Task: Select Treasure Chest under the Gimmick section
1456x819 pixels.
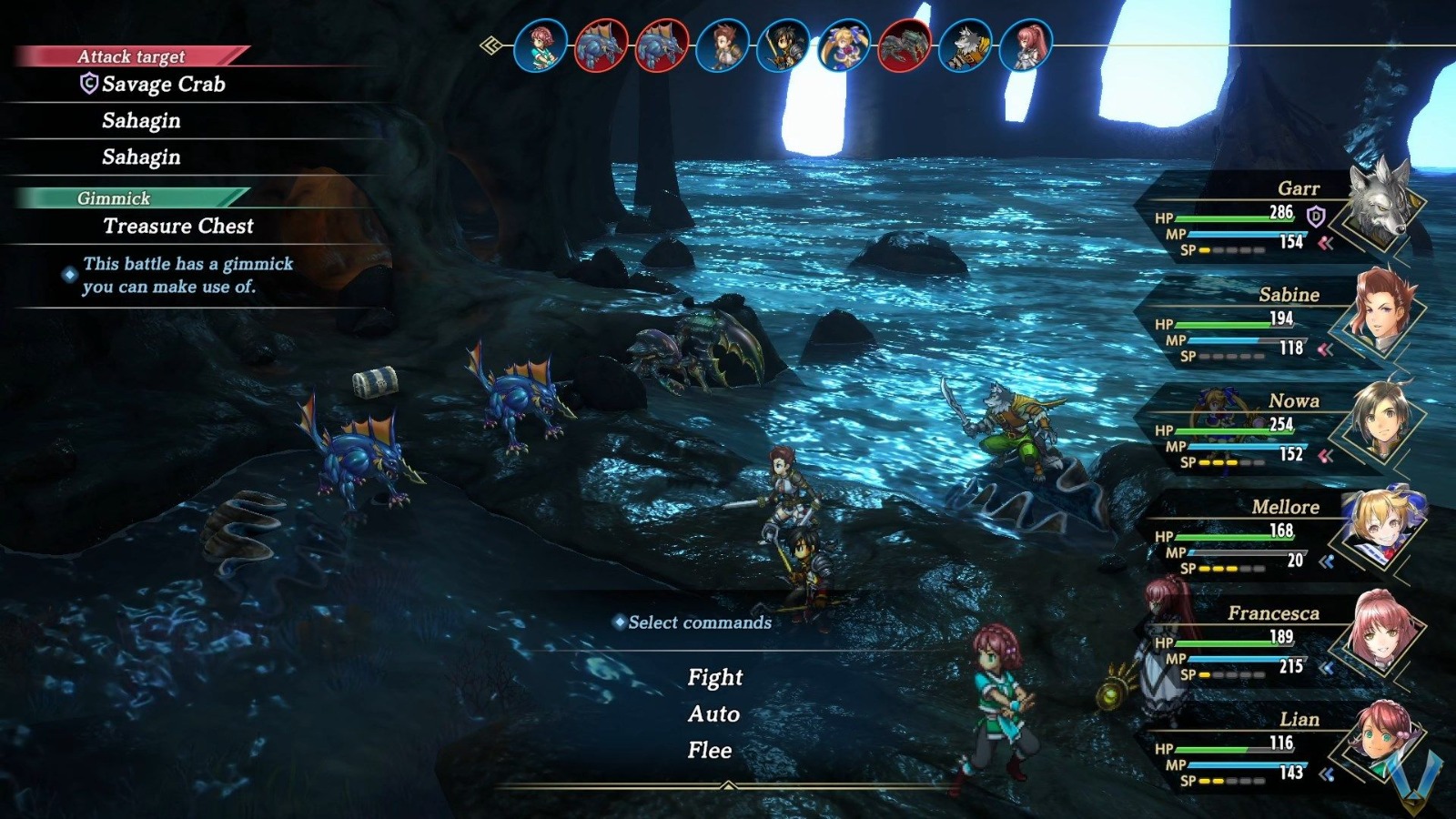Action: [x=177, y=227]
